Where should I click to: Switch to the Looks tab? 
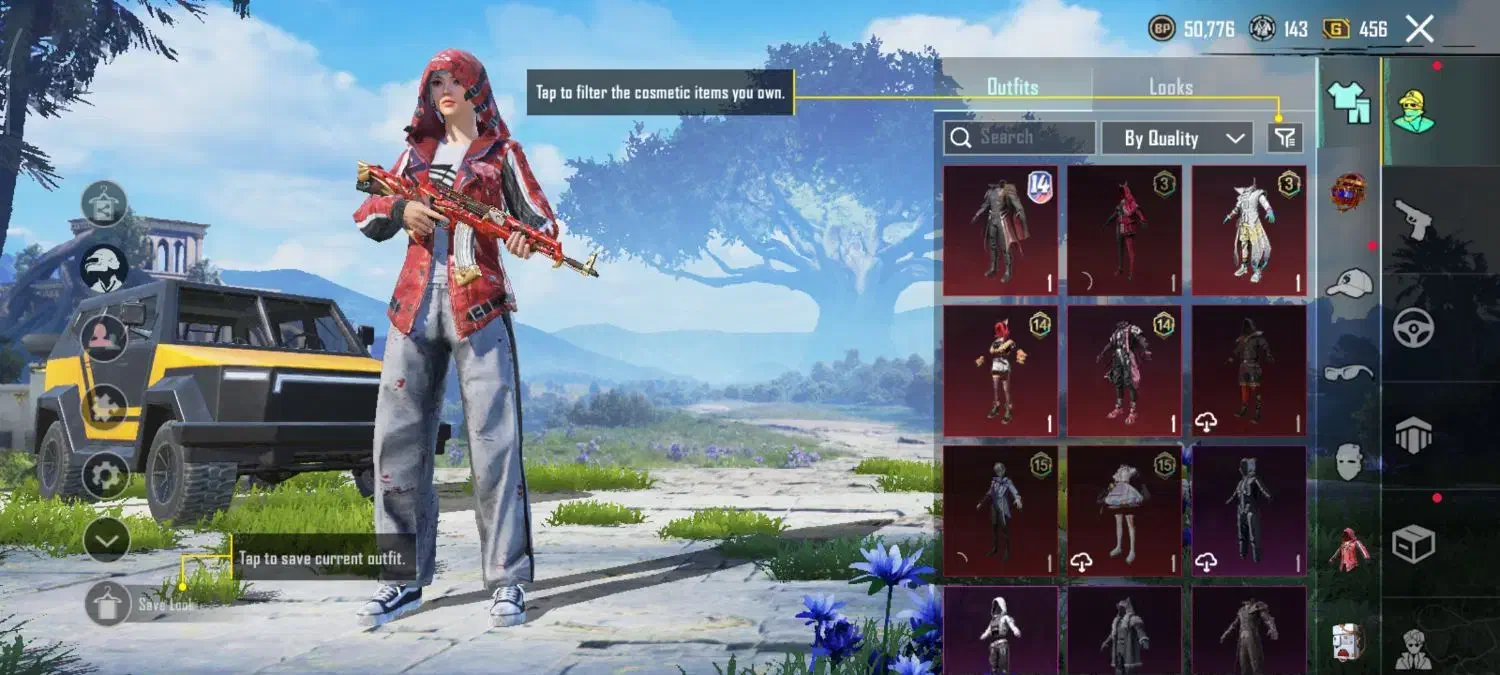pyautogui.click(x=1170, y=87)
